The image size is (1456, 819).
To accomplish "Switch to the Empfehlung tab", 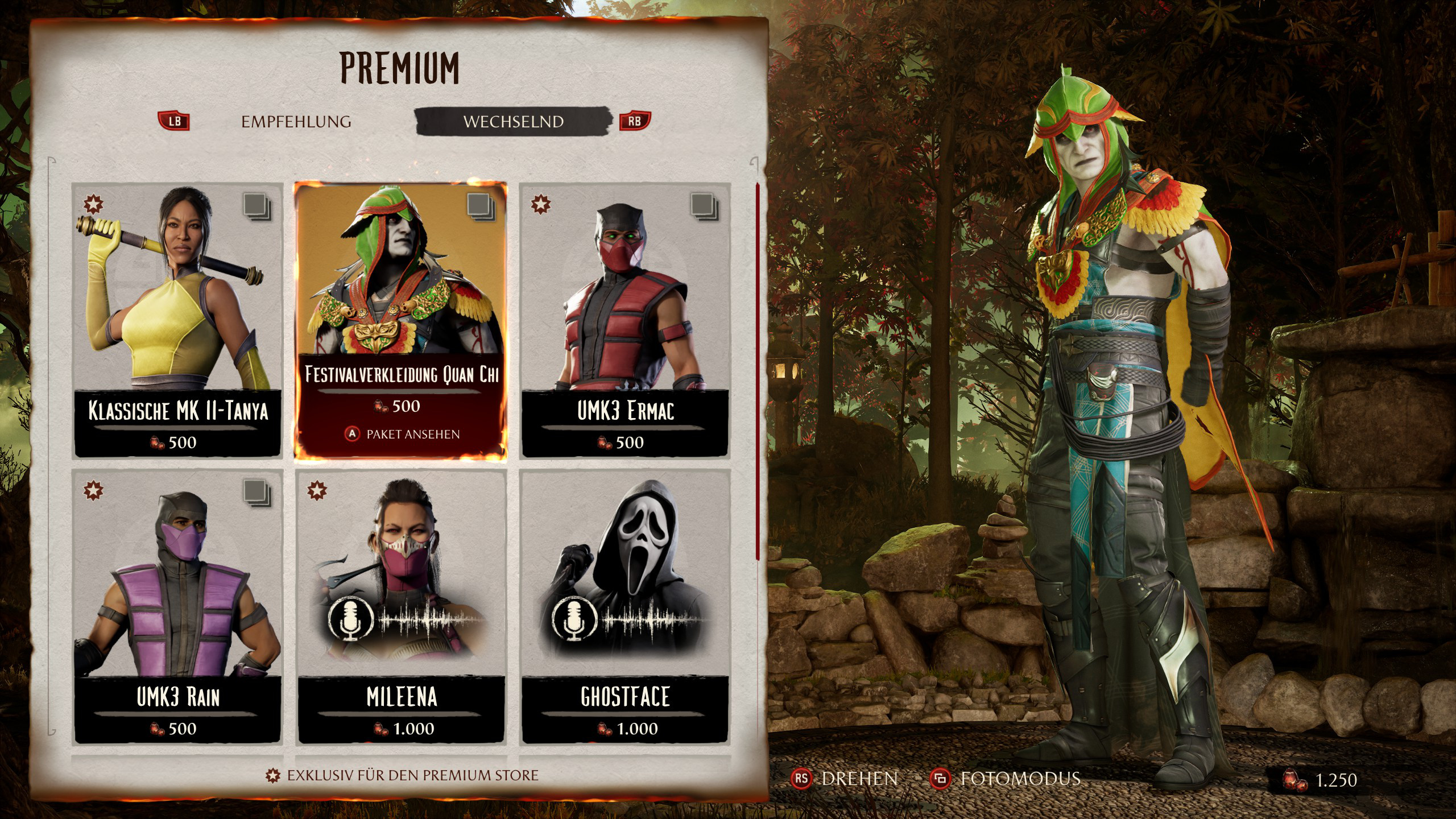I will 296,122.
